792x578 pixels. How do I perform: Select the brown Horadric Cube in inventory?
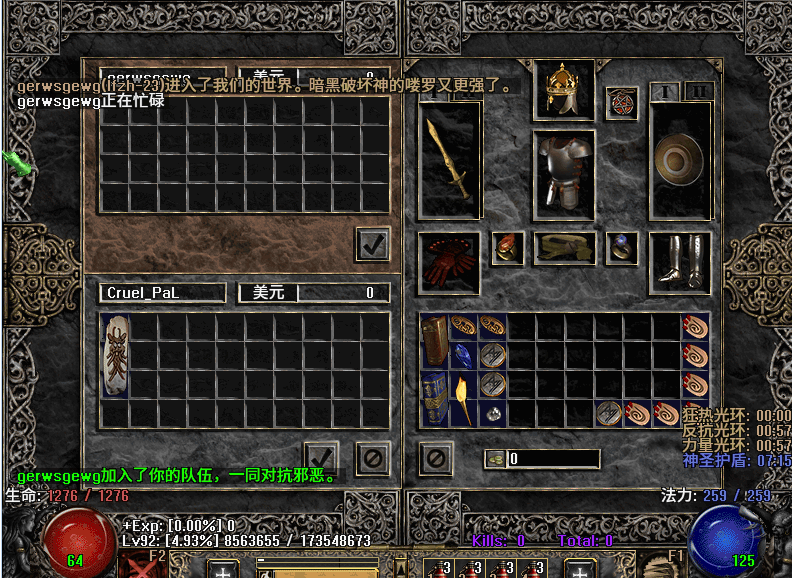(x=434, y=341)
